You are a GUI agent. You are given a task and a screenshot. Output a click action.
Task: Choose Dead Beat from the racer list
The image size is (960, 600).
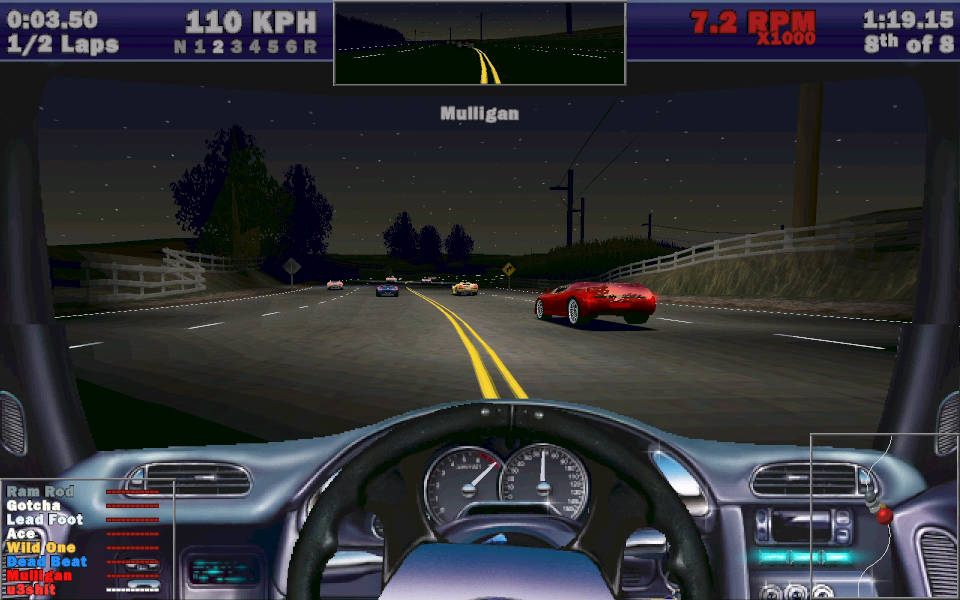(x=46, y=561)
